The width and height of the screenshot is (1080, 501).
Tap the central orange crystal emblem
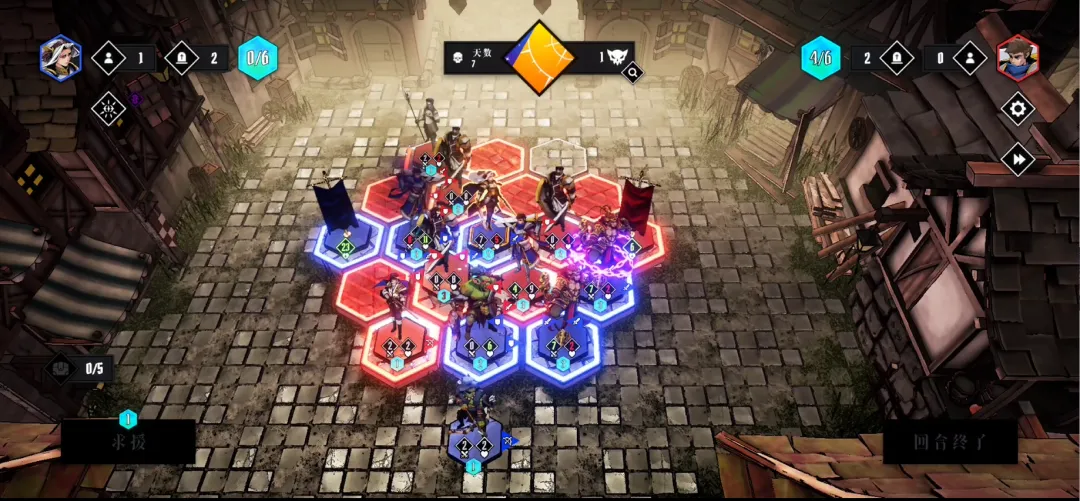[540, 57]
